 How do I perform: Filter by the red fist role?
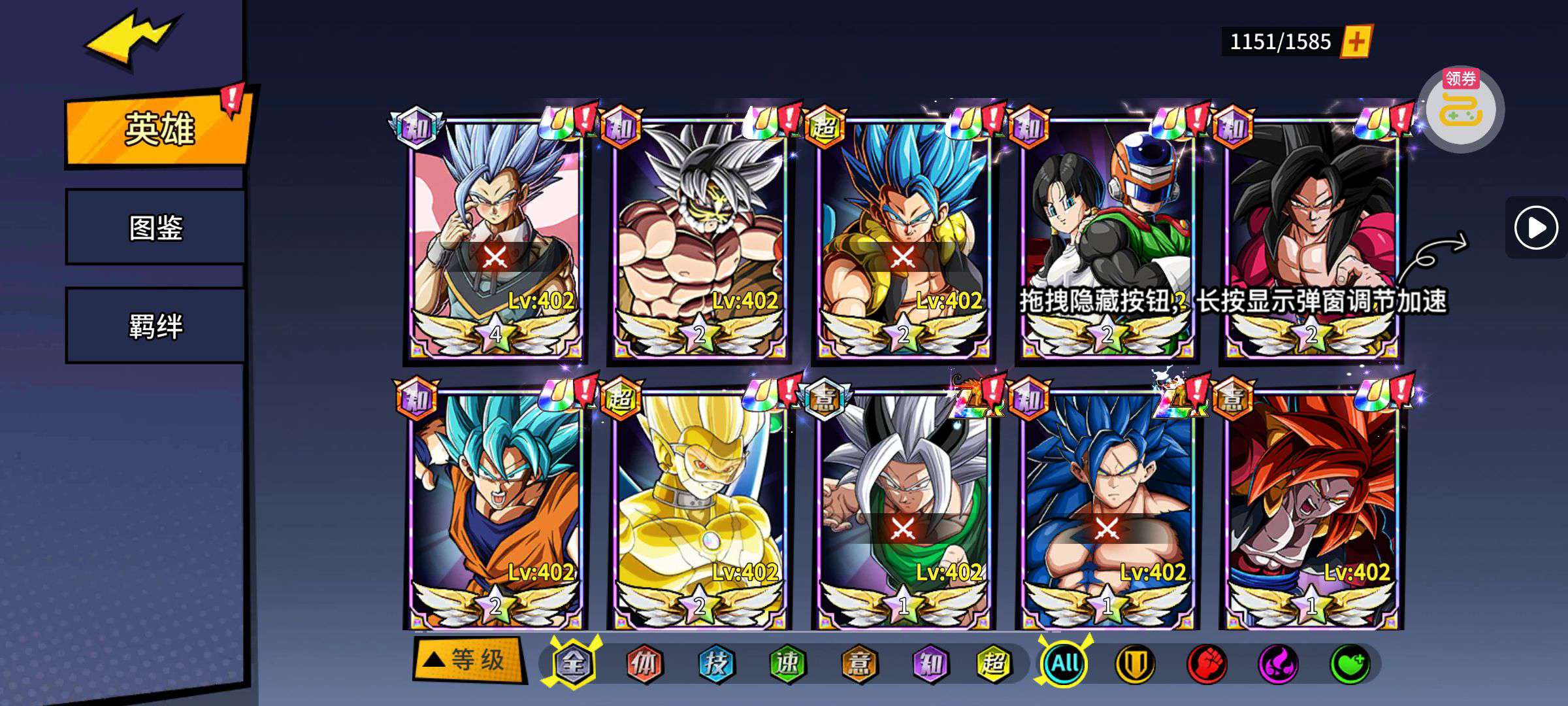1207,664
